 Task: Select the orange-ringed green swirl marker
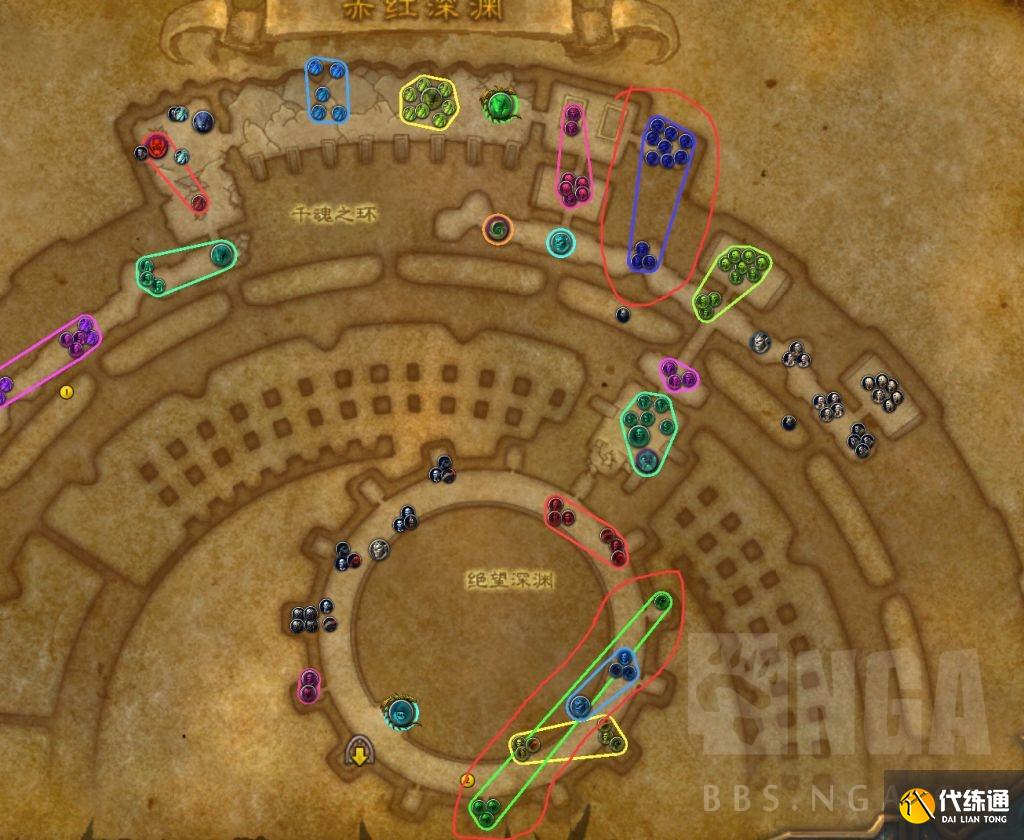coord(498,229)
